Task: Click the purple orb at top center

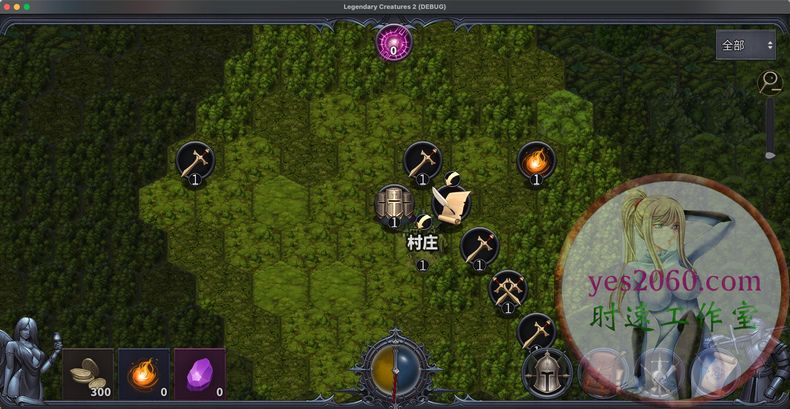Action: click(393, 43)
